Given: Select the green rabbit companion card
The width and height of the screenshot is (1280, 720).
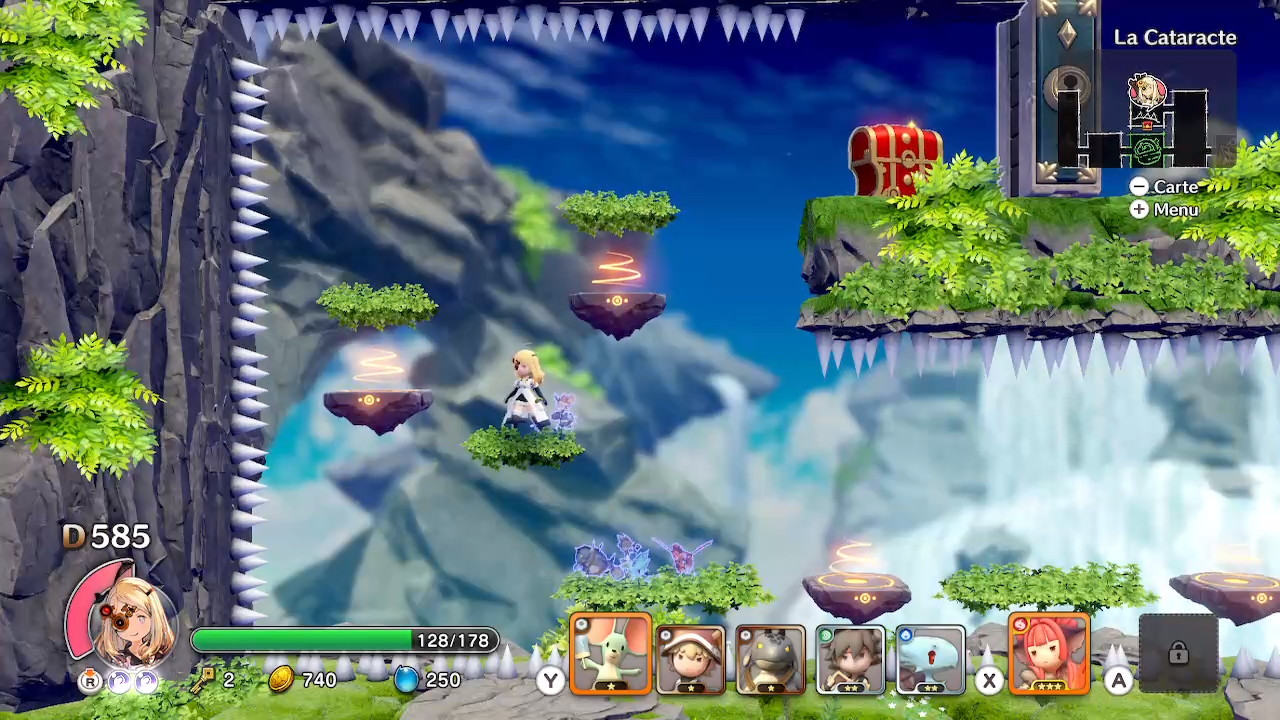Looking at the screenshot, I should (x=611, y=656).
